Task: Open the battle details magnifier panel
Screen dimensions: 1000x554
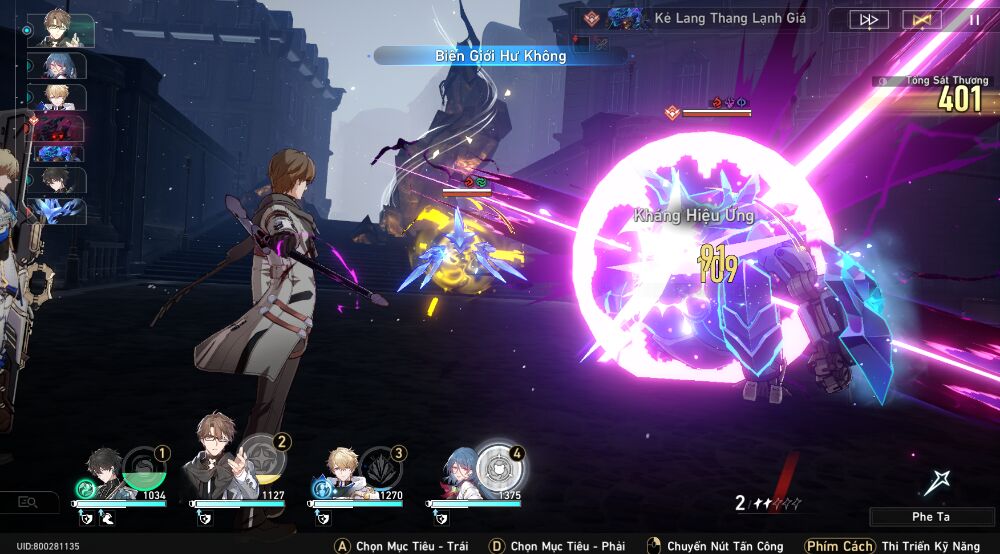Action: click(29, 502)
